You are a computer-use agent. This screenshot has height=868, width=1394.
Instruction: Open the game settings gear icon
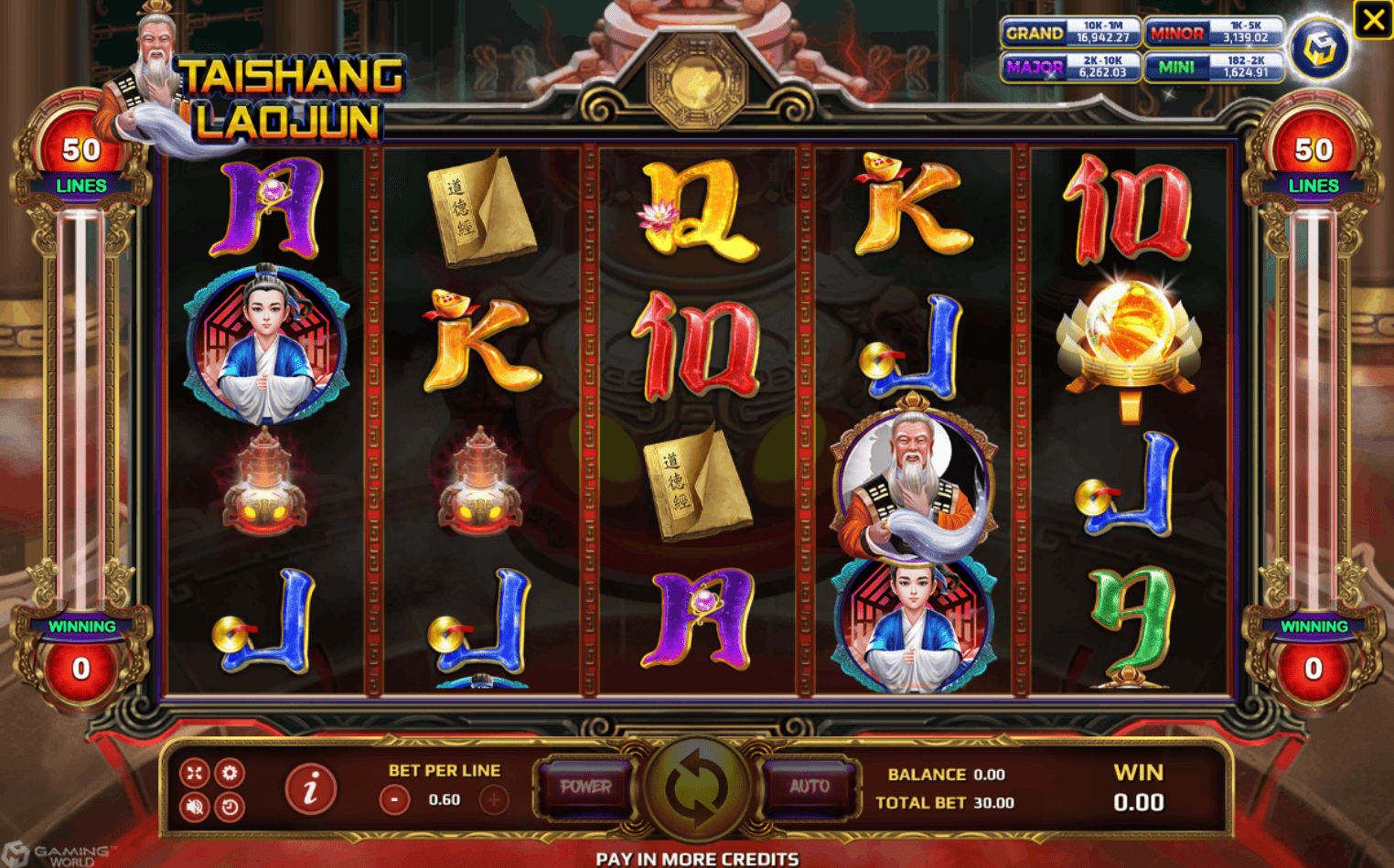tap(231, 773)
